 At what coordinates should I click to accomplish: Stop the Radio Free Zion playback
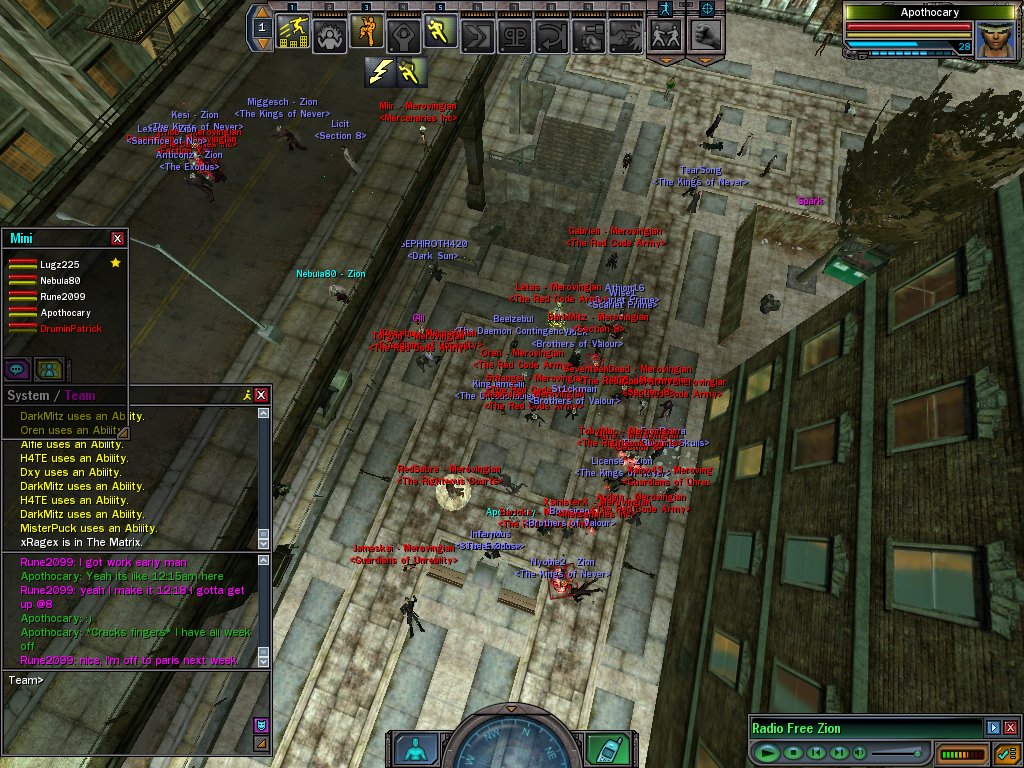[792, 752]
